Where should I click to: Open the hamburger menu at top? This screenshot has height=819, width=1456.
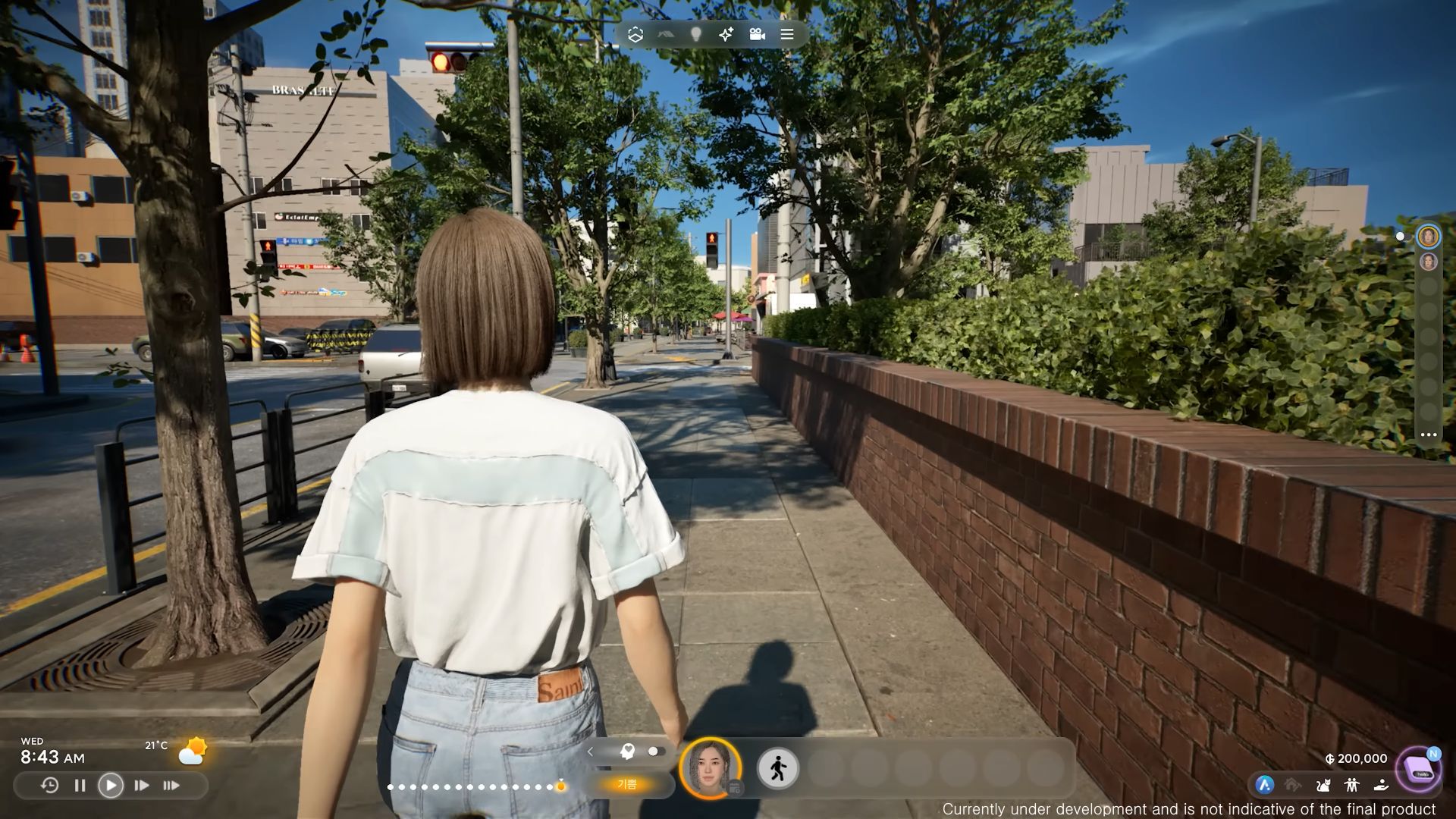pyautogui.click(x=787, y=34)
